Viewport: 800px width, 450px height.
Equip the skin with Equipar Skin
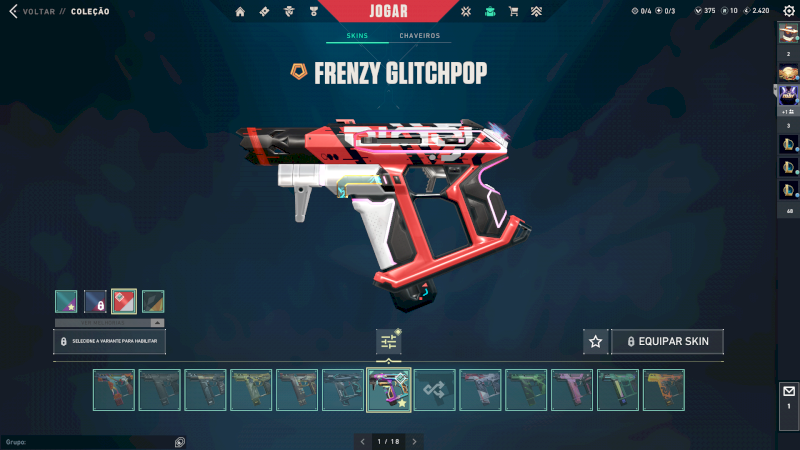point(667,342)
